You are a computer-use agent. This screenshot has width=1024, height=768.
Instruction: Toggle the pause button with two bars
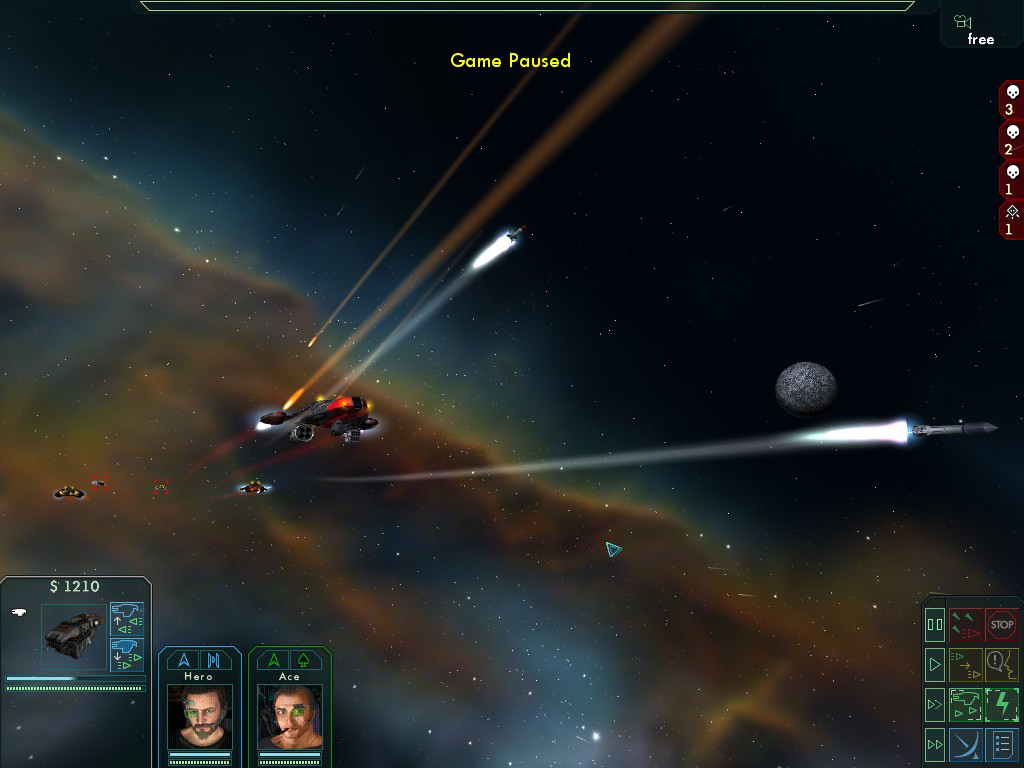coord(935,625)
